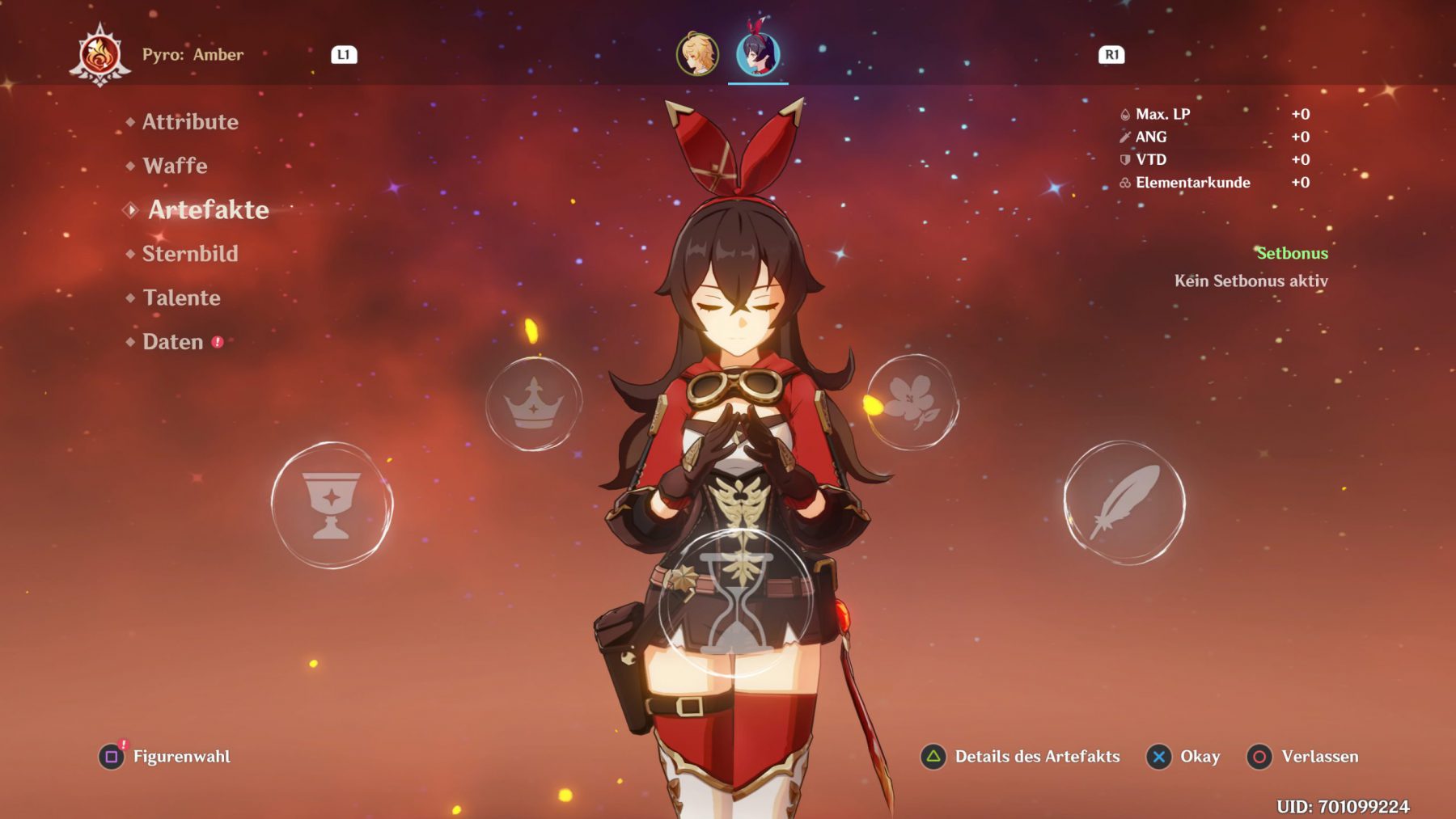Open the Attribute menu entry
1456x819 pixels.
[190, 122]
